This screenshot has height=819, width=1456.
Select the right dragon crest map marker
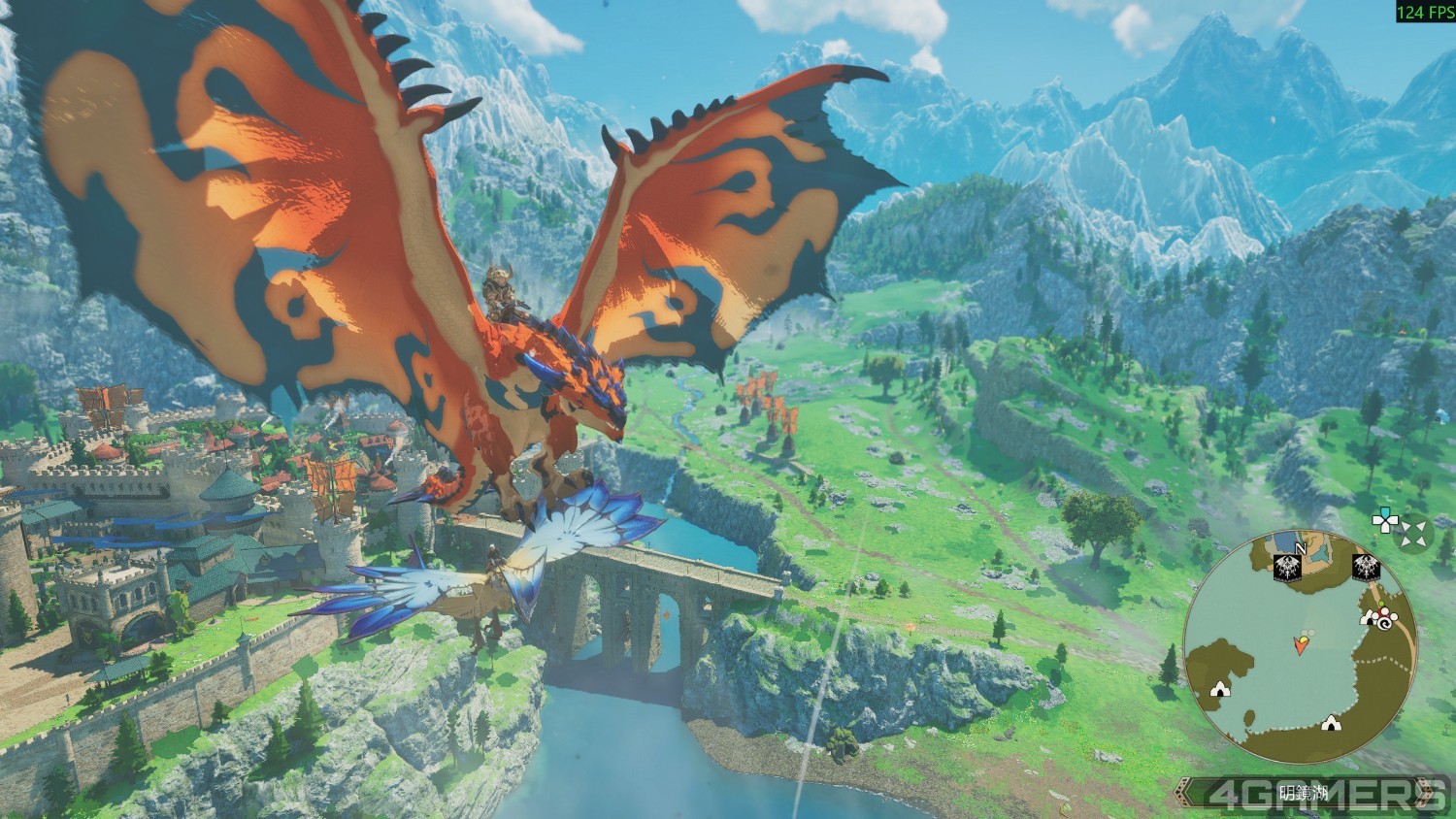pos(1366,568)
